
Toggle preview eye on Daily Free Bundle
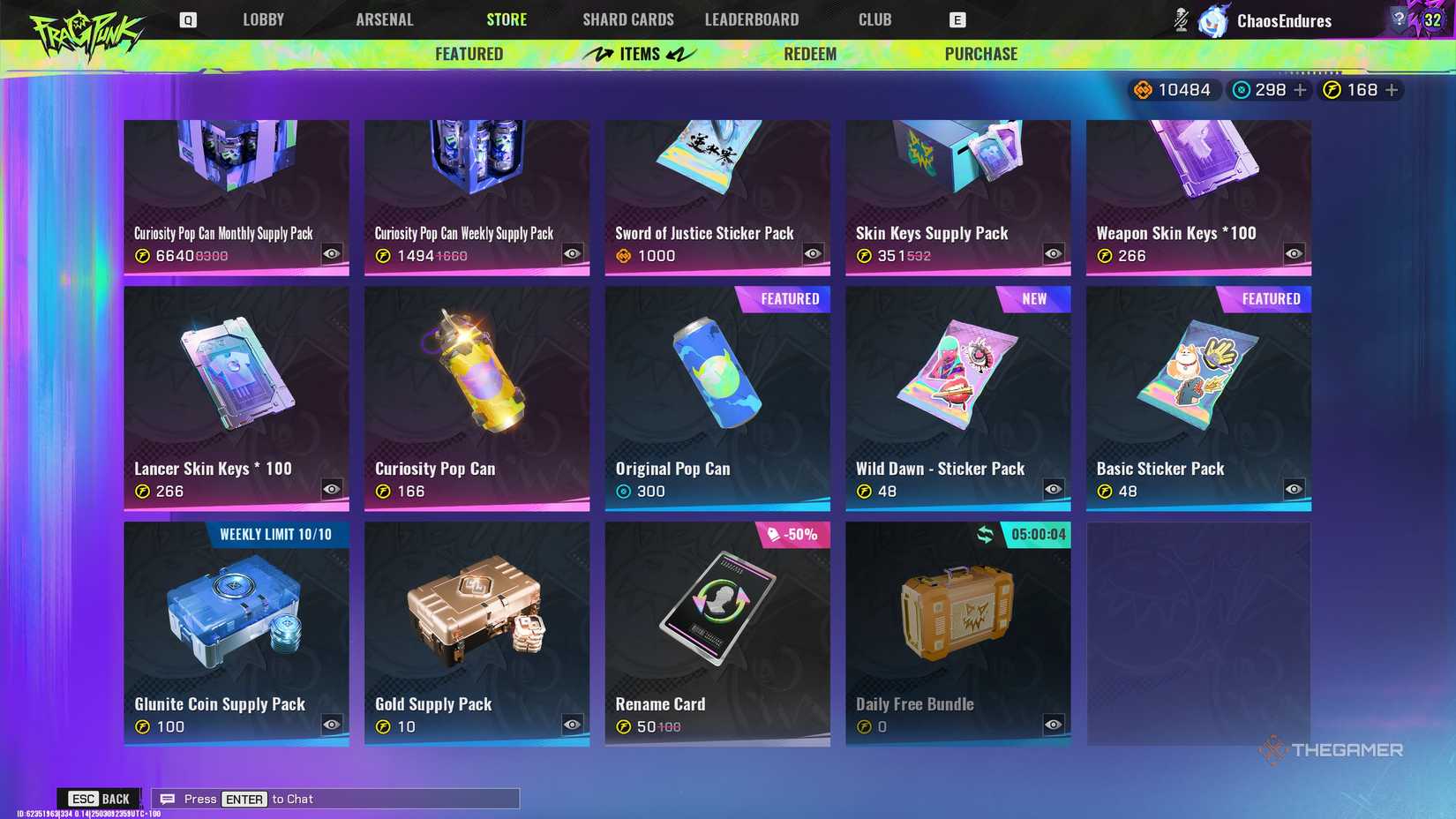pyautogui.click(x=1053, y=725)
